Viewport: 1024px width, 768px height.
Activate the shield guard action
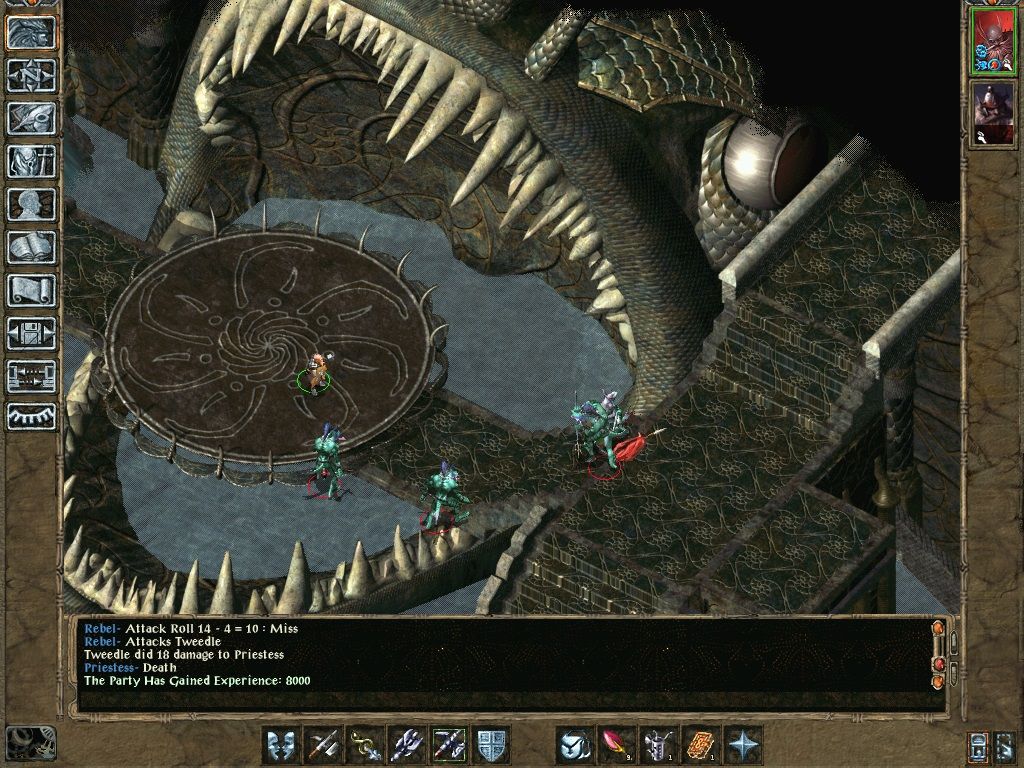[x=491, y=745]
